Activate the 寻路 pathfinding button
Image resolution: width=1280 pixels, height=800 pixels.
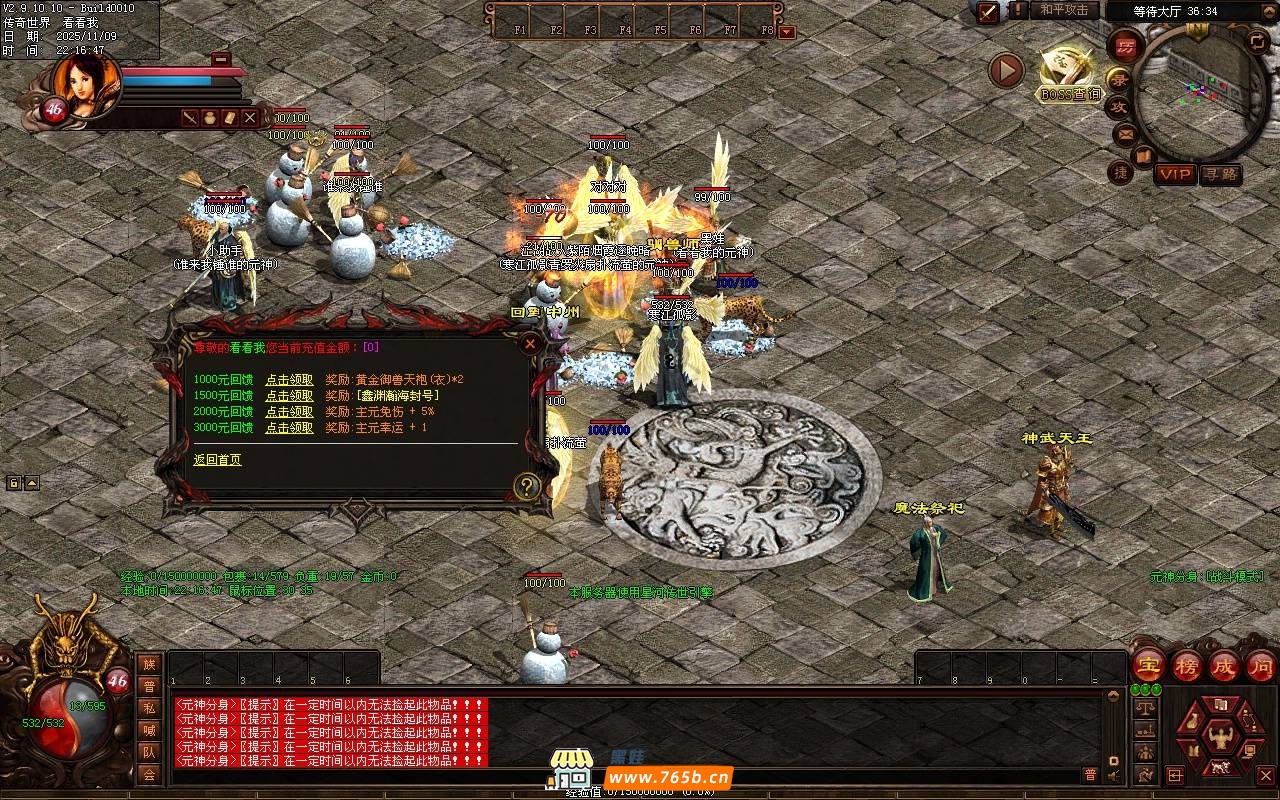[x=1220, y=174]
